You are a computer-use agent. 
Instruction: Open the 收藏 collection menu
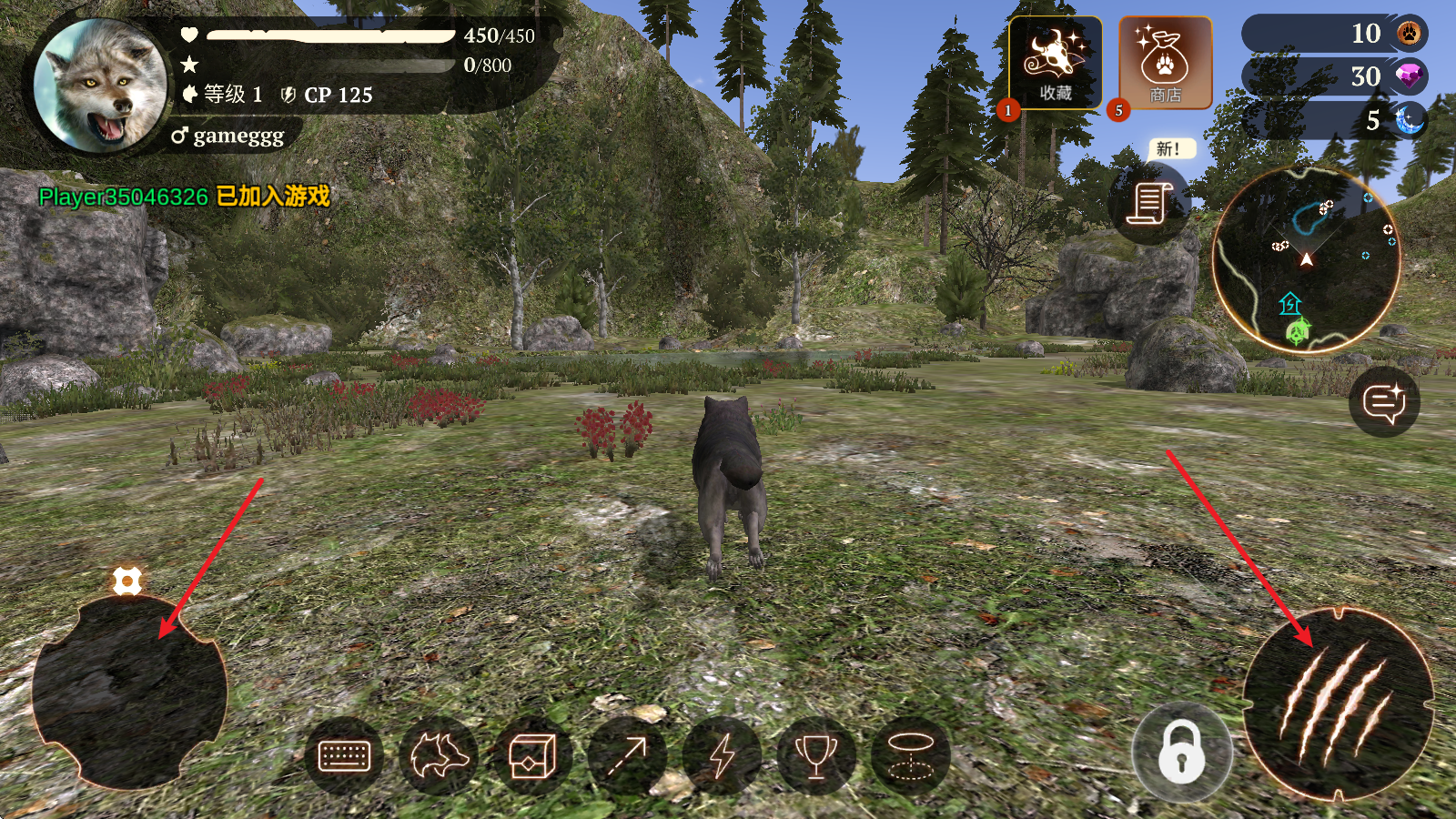point(1055,64)
